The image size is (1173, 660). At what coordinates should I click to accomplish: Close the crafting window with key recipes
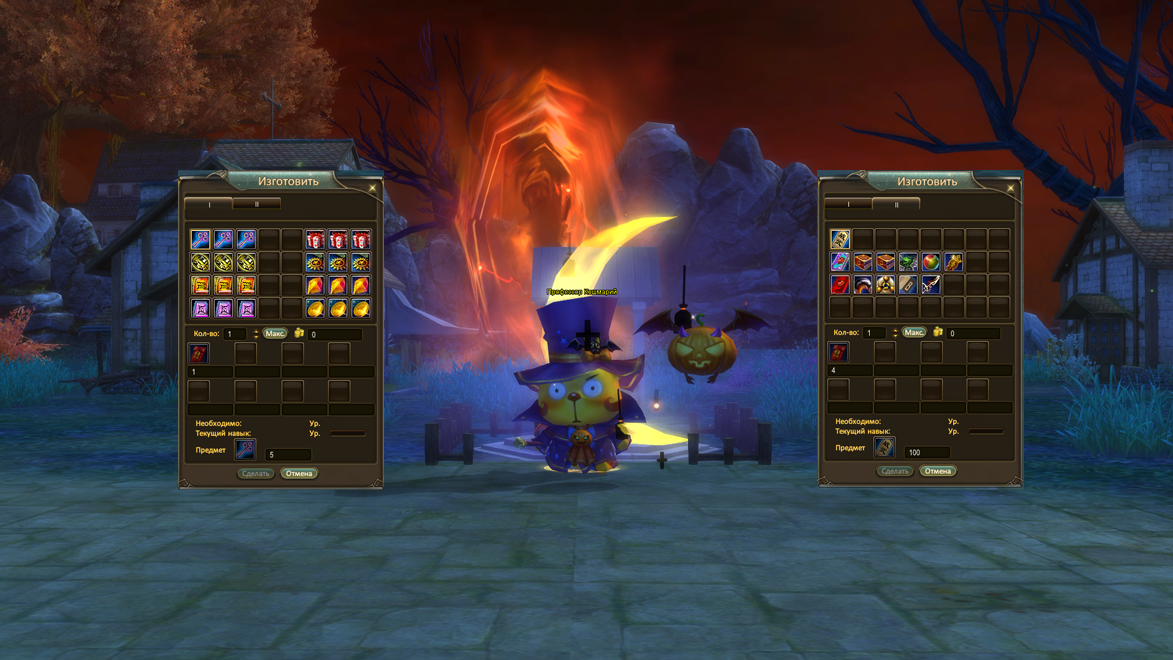tap(373, 188)
